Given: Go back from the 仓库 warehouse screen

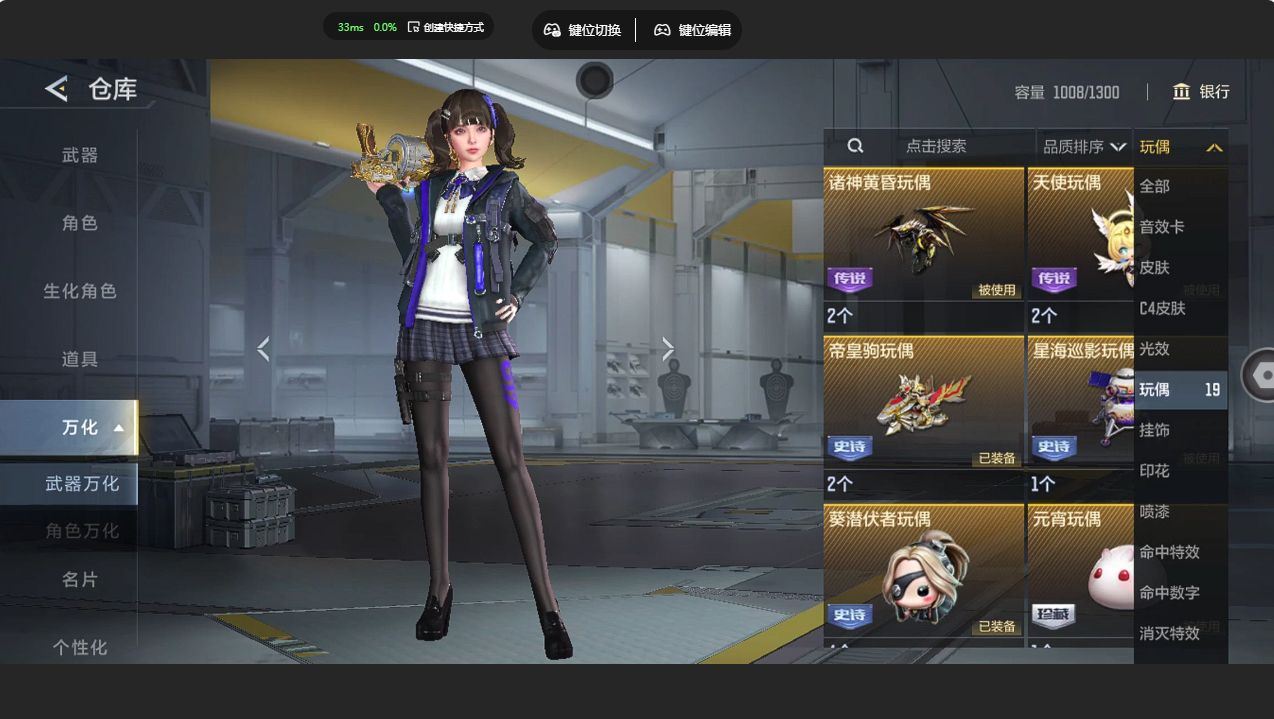Looking at the screenshot, I should 56,89.
